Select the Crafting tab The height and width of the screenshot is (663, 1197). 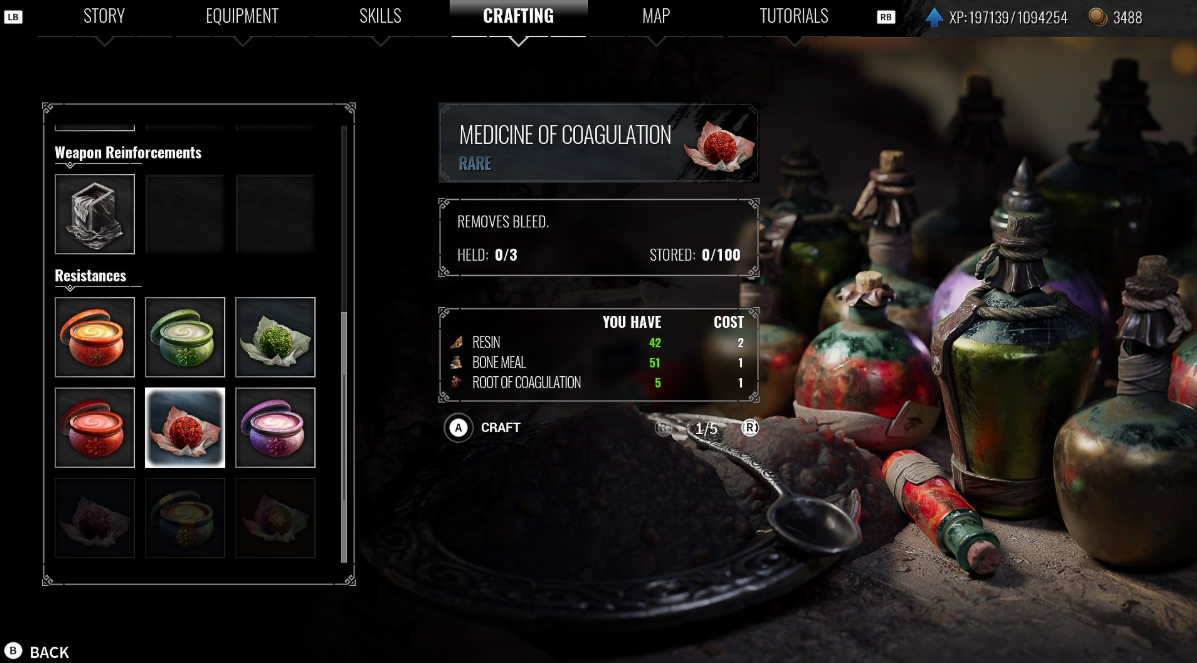pos(518,16)
